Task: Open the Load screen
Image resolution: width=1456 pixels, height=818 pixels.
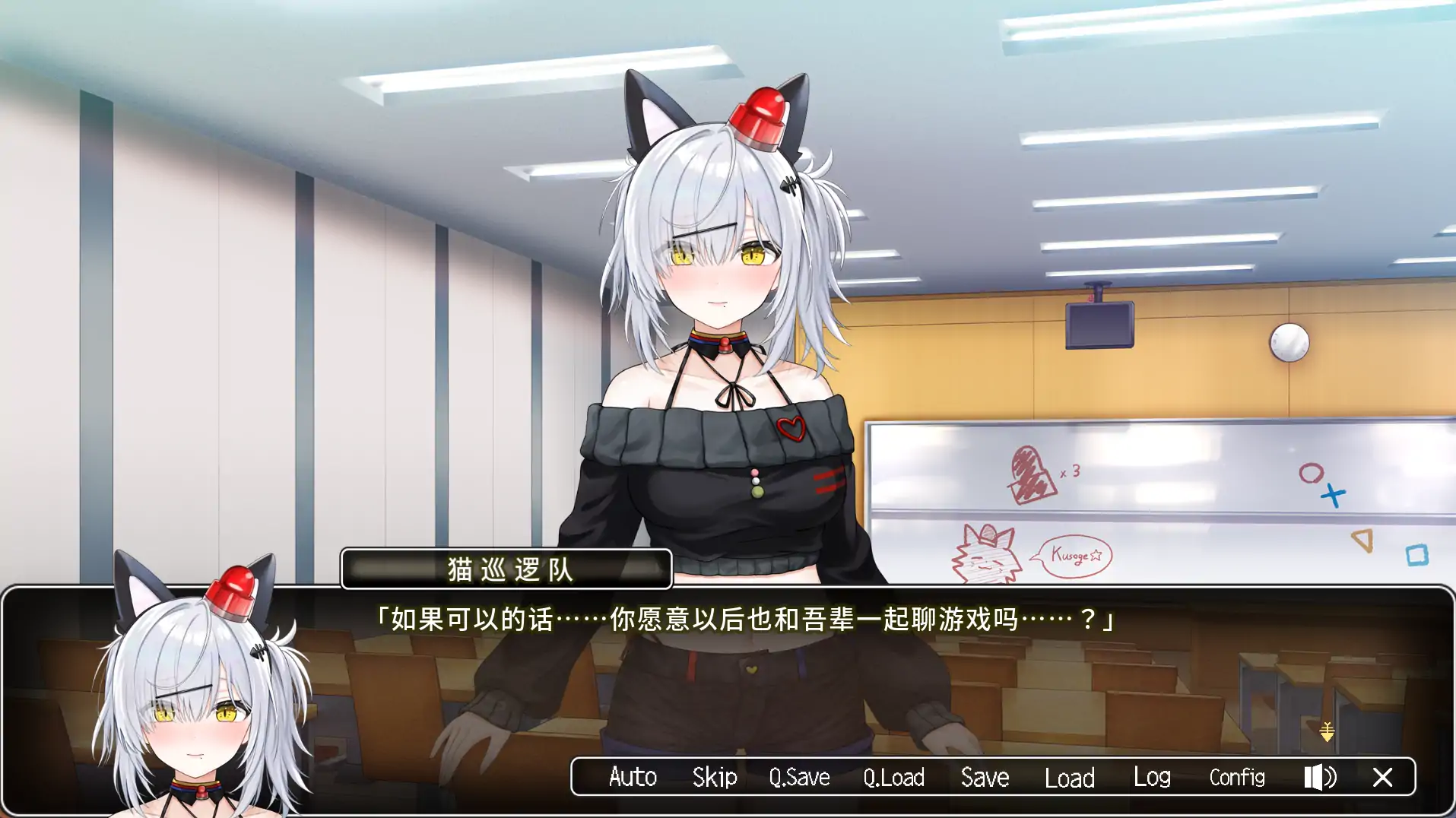Action: [x=1069, y=777]
